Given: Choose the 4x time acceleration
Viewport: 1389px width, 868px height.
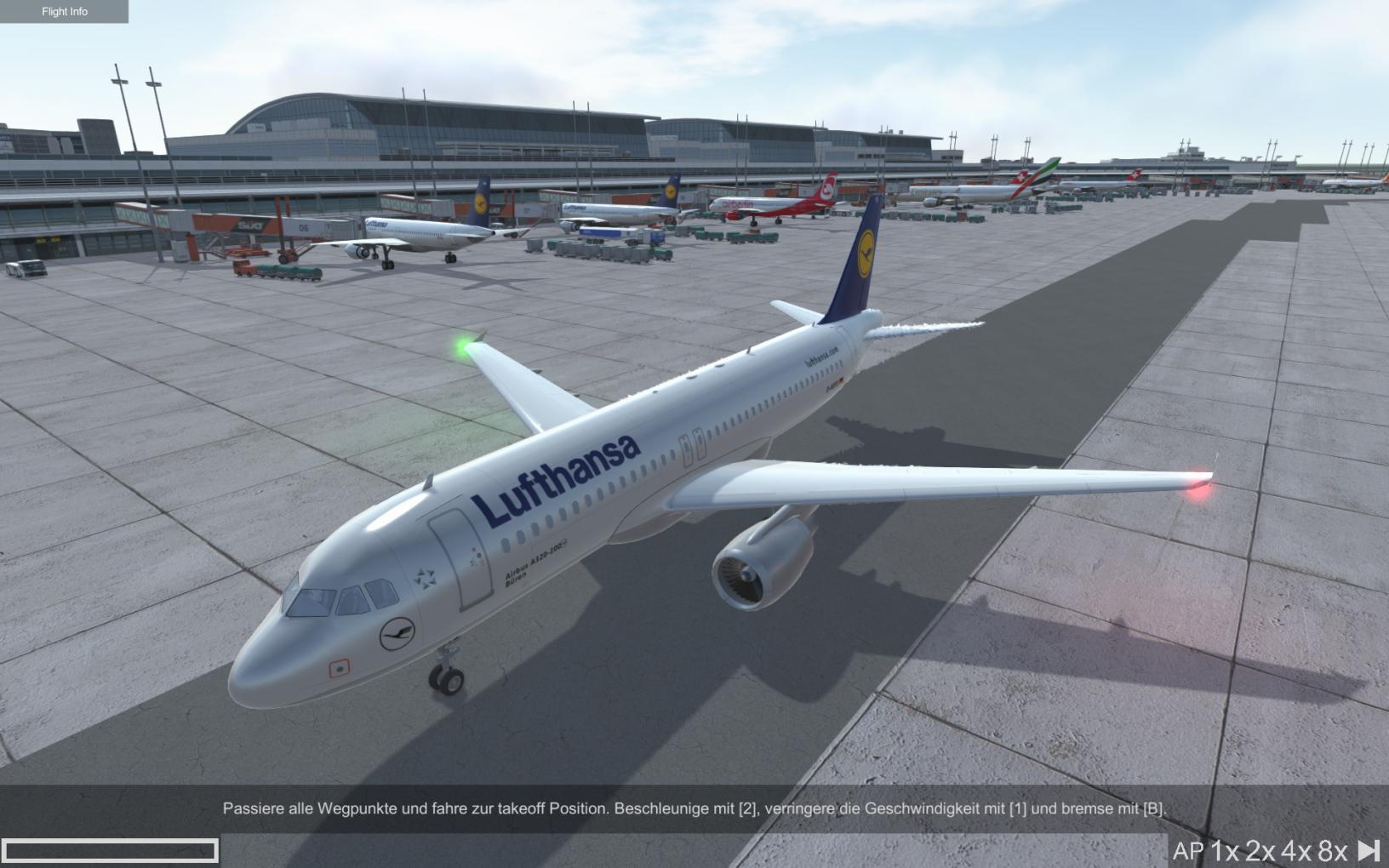Looking at the screenshot, I should pyautogui.click(x=1296, y=851).
